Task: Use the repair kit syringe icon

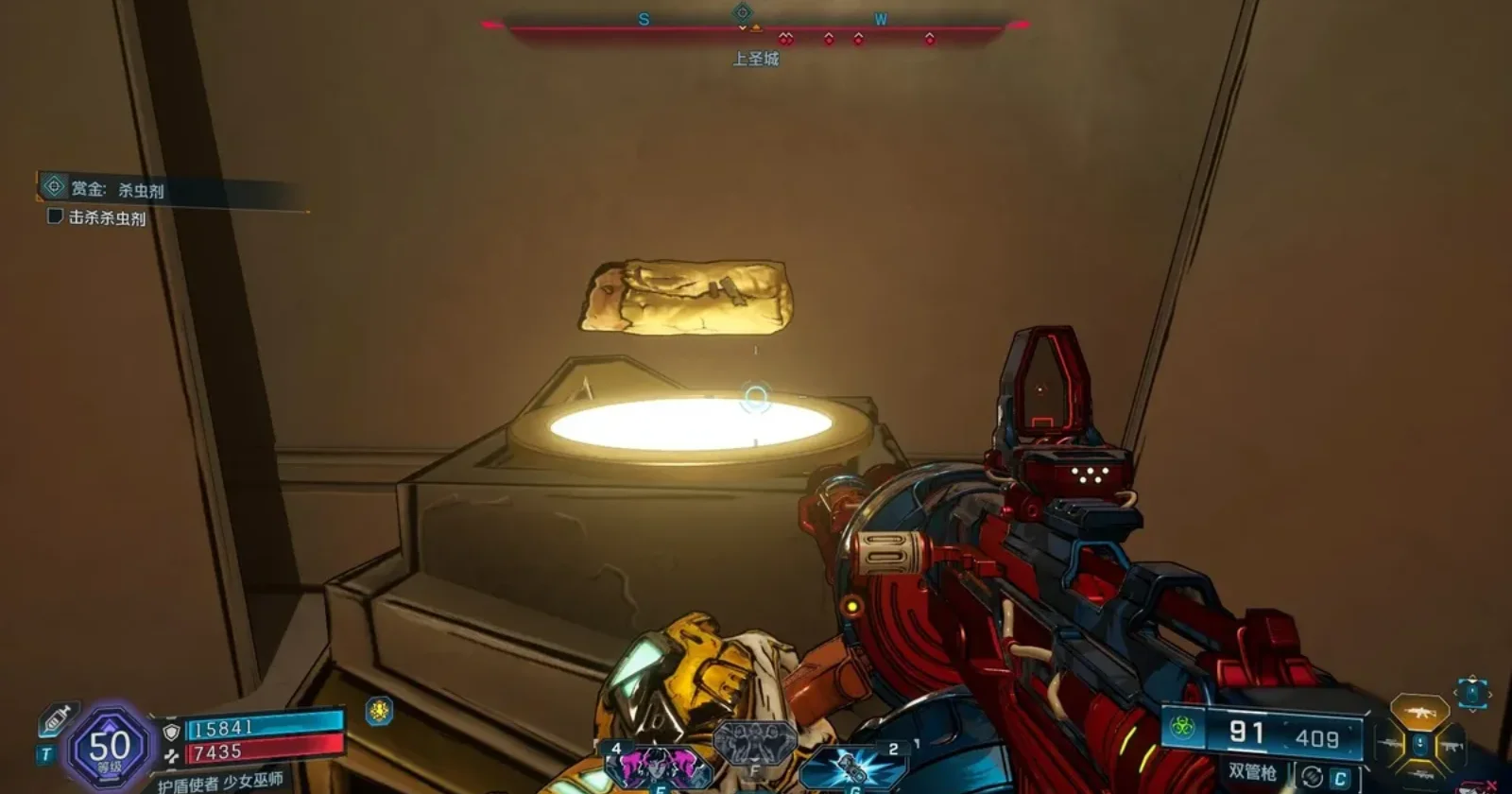Action: click(56, 721)
